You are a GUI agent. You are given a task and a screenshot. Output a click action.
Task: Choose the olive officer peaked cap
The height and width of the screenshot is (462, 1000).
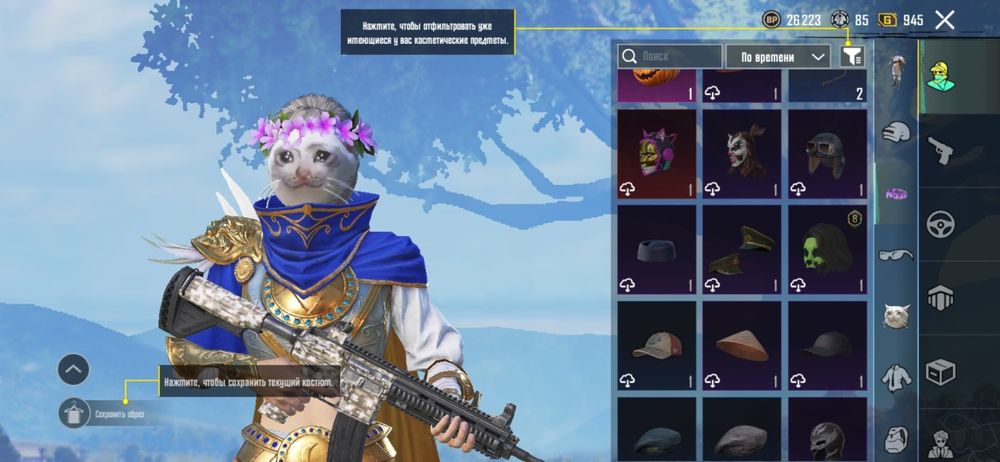(741, 248)
